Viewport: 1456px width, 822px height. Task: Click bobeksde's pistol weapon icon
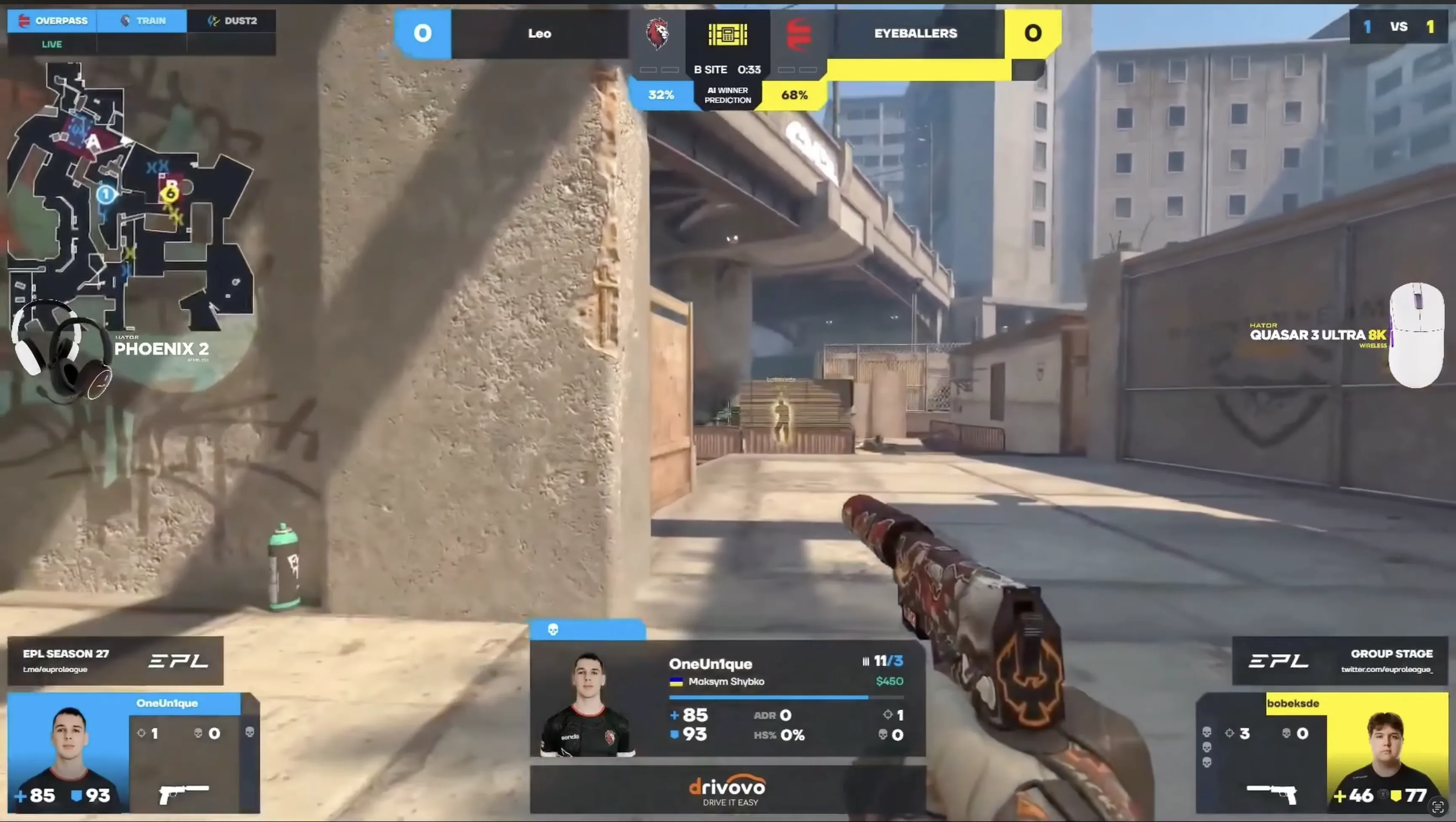(x=1272, y=793)
